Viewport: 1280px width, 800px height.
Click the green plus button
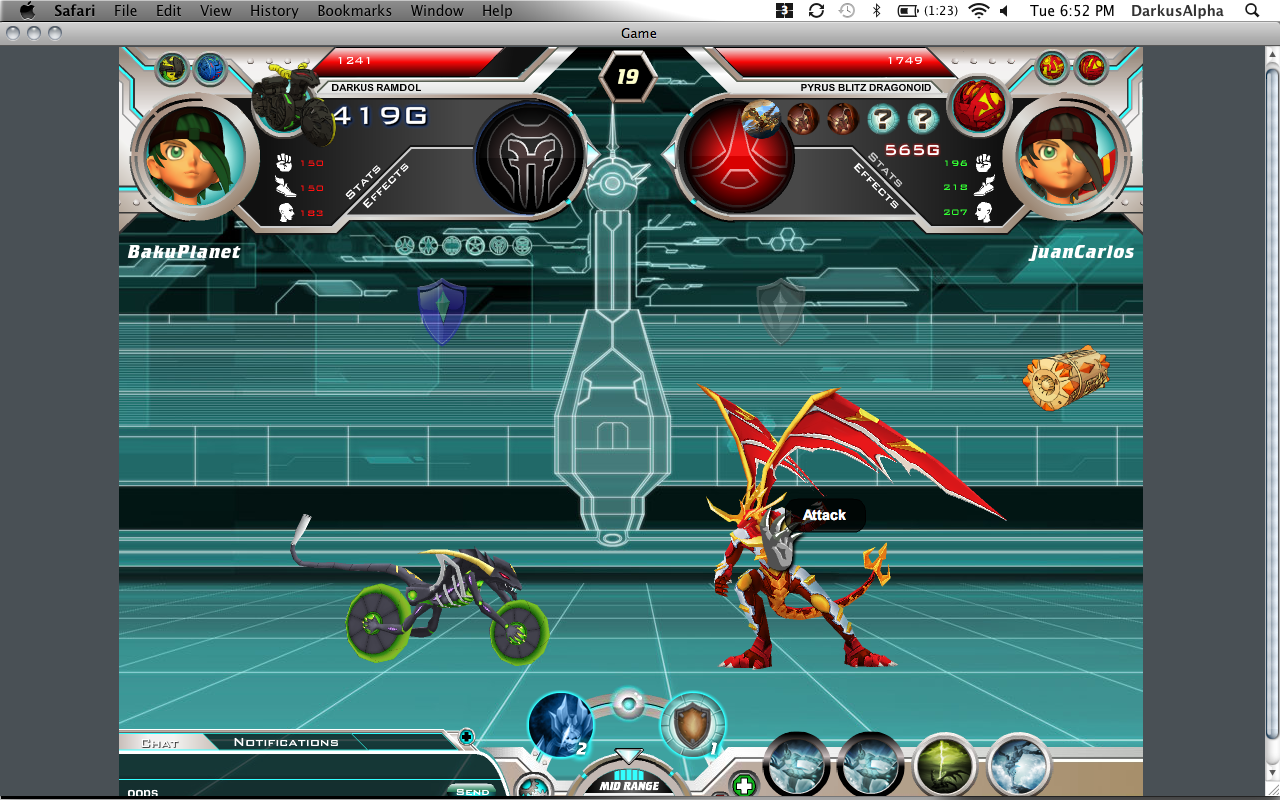[743, 785]
